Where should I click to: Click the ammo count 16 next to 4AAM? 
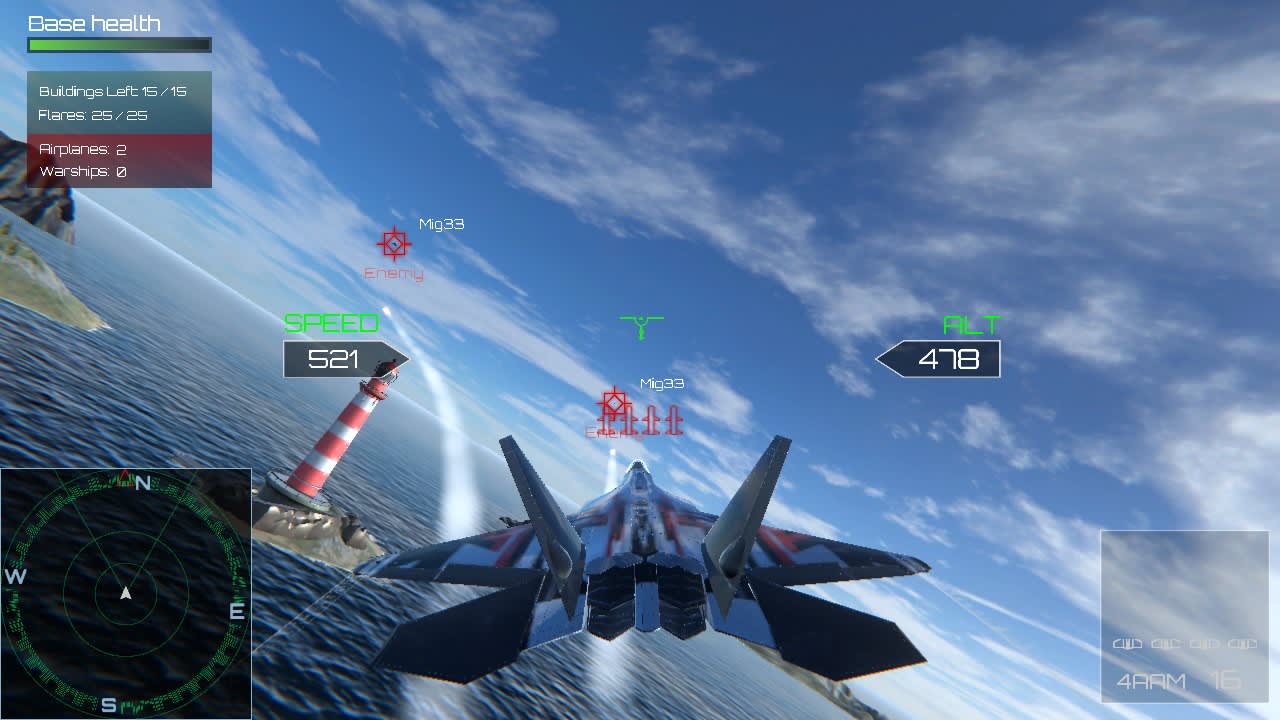[1226, 679]
